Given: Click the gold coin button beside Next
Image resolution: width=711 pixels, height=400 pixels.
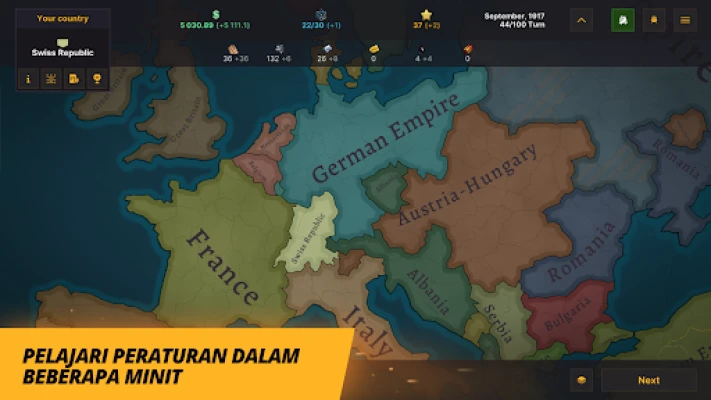Looking at the screenshot, I should [583, 380].
